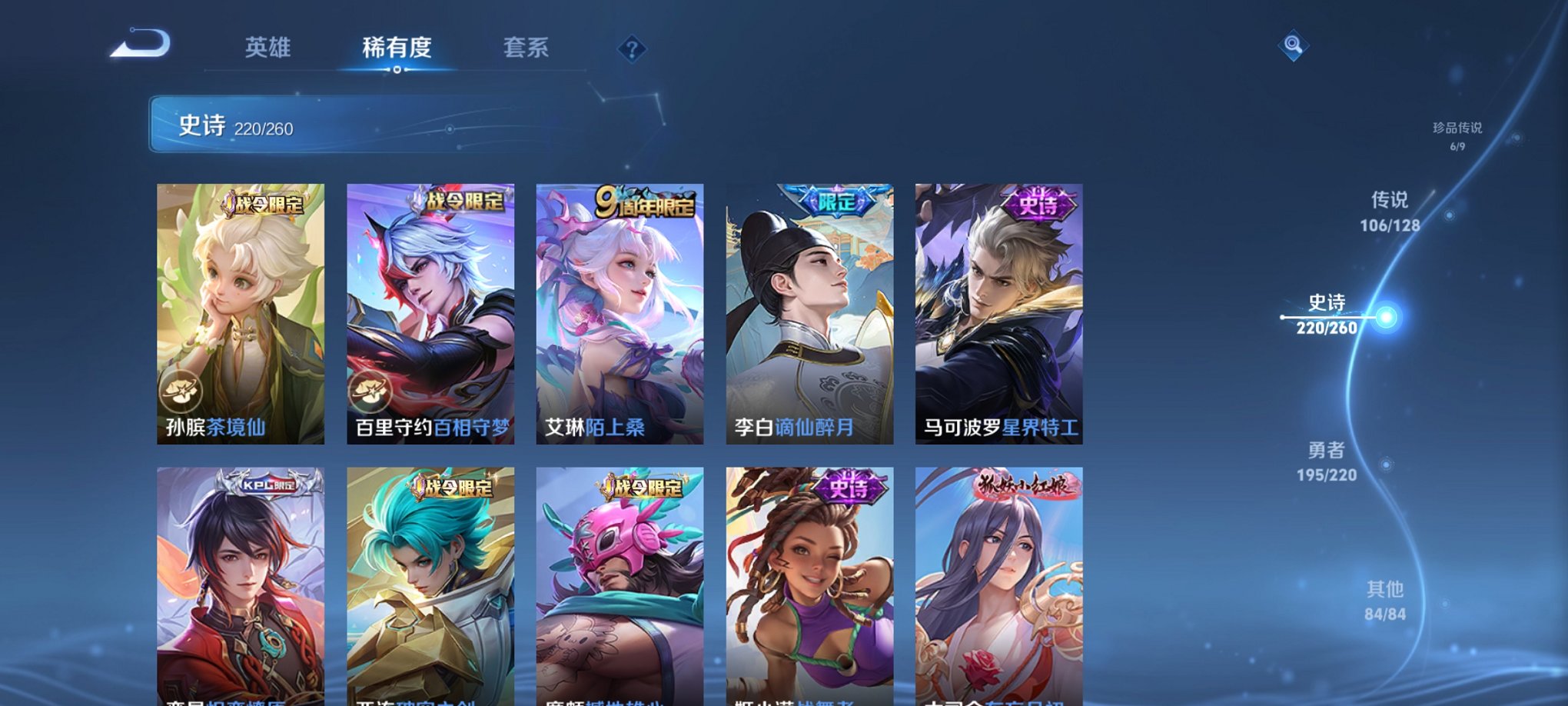Click the 史诗 badge on 马可波罗 skin
Screen dimensions: 1568x706
1039,205
